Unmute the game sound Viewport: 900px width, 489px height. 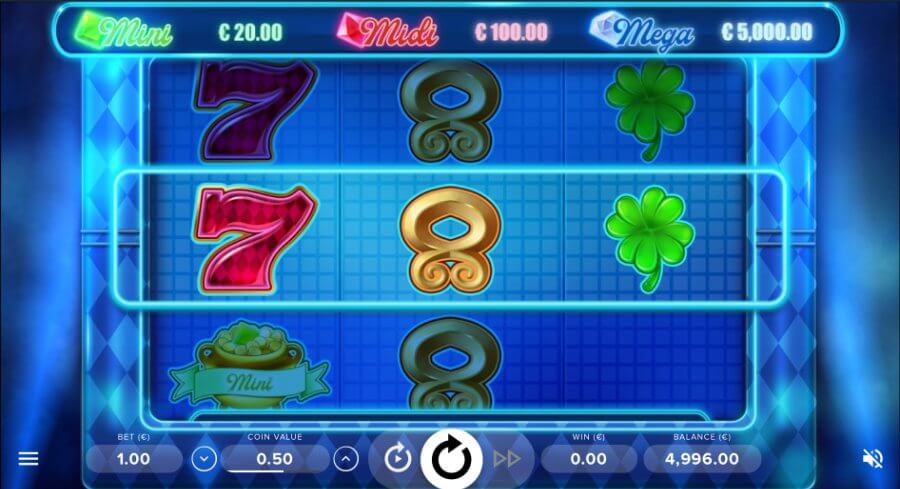tap(872, 459)
